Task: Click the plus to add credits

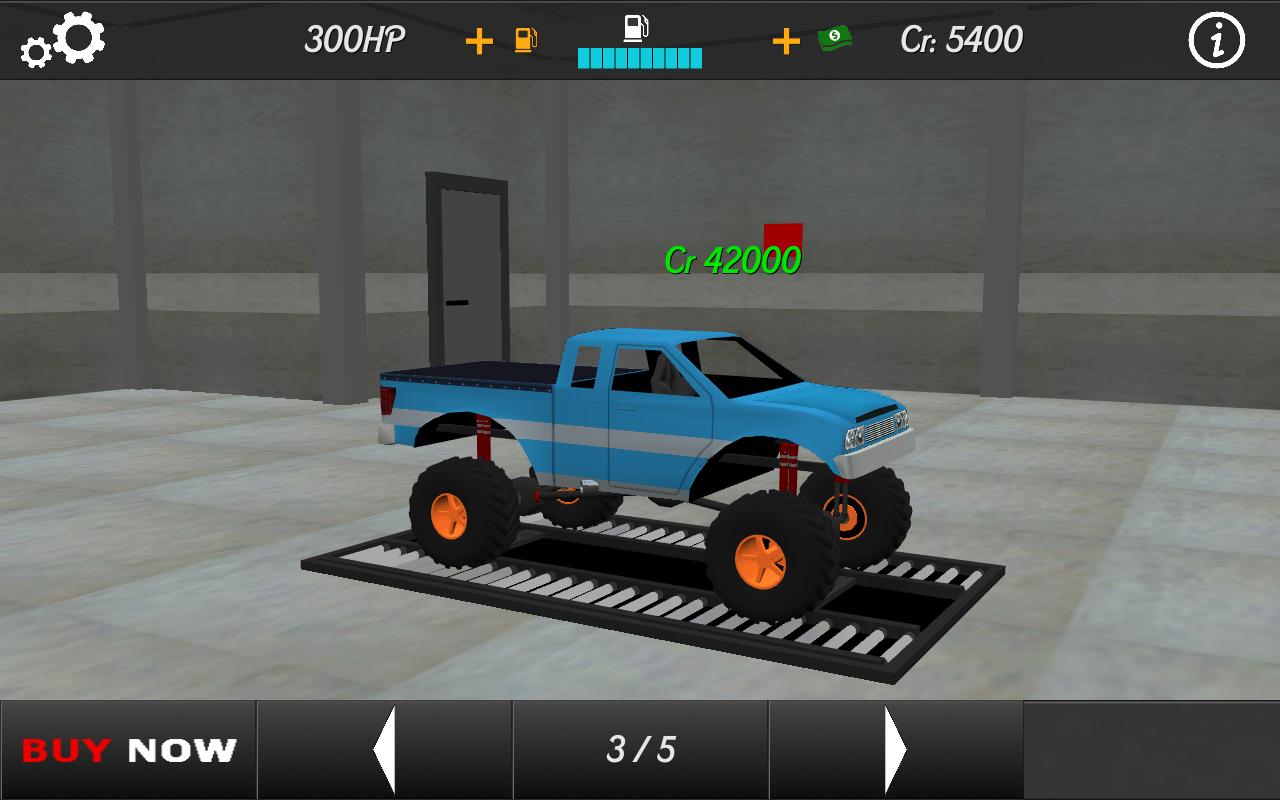Action: coord(786,41)
